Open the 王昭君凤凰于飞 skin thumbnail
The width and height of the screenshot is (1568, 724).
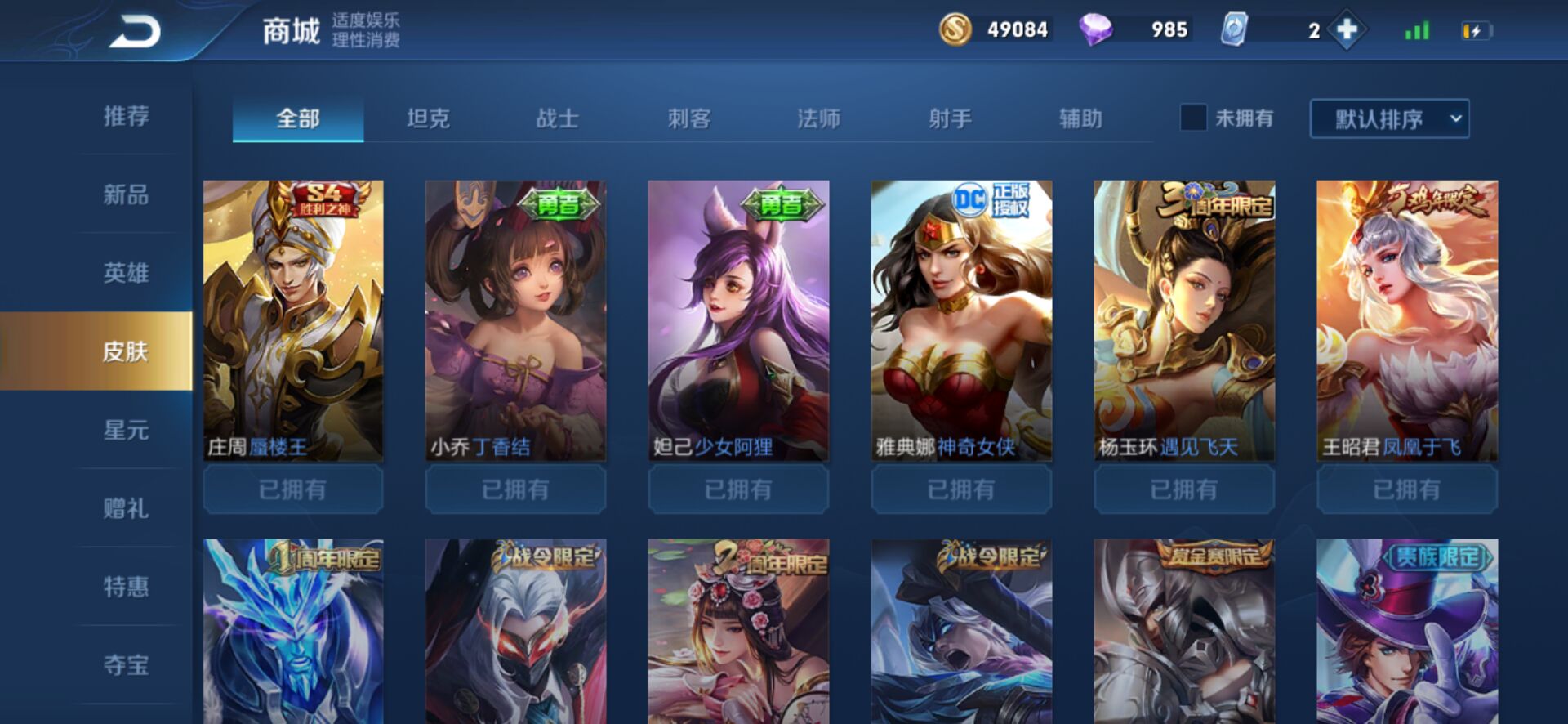1406,319
